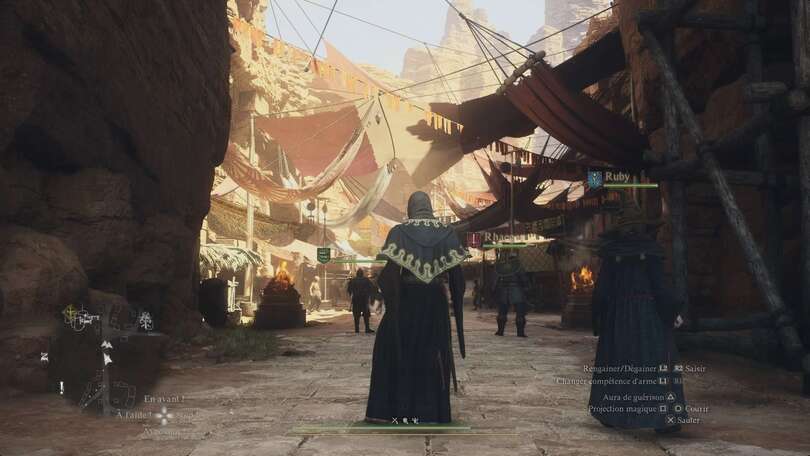Select Ruby's pawn nameplate
This screenshot has height=456, width=810.
[x=618, y=177]
